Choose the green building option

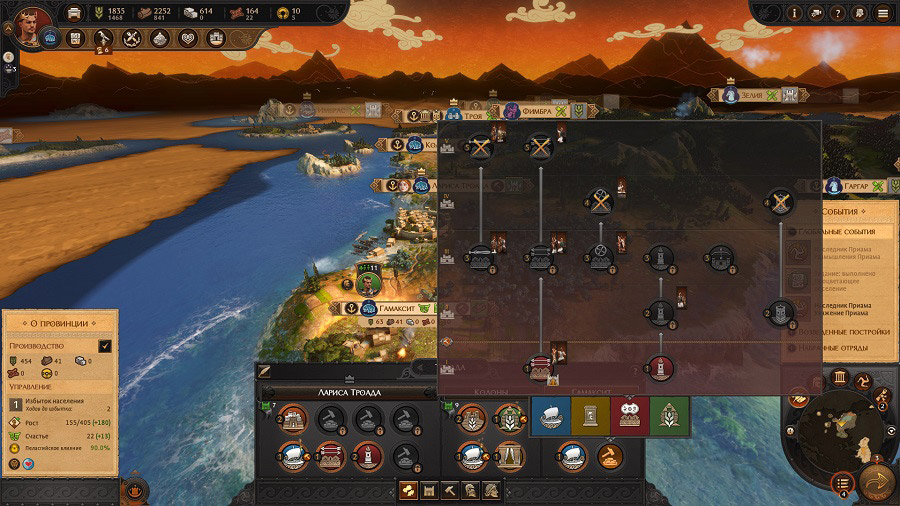tap(669, 416)
